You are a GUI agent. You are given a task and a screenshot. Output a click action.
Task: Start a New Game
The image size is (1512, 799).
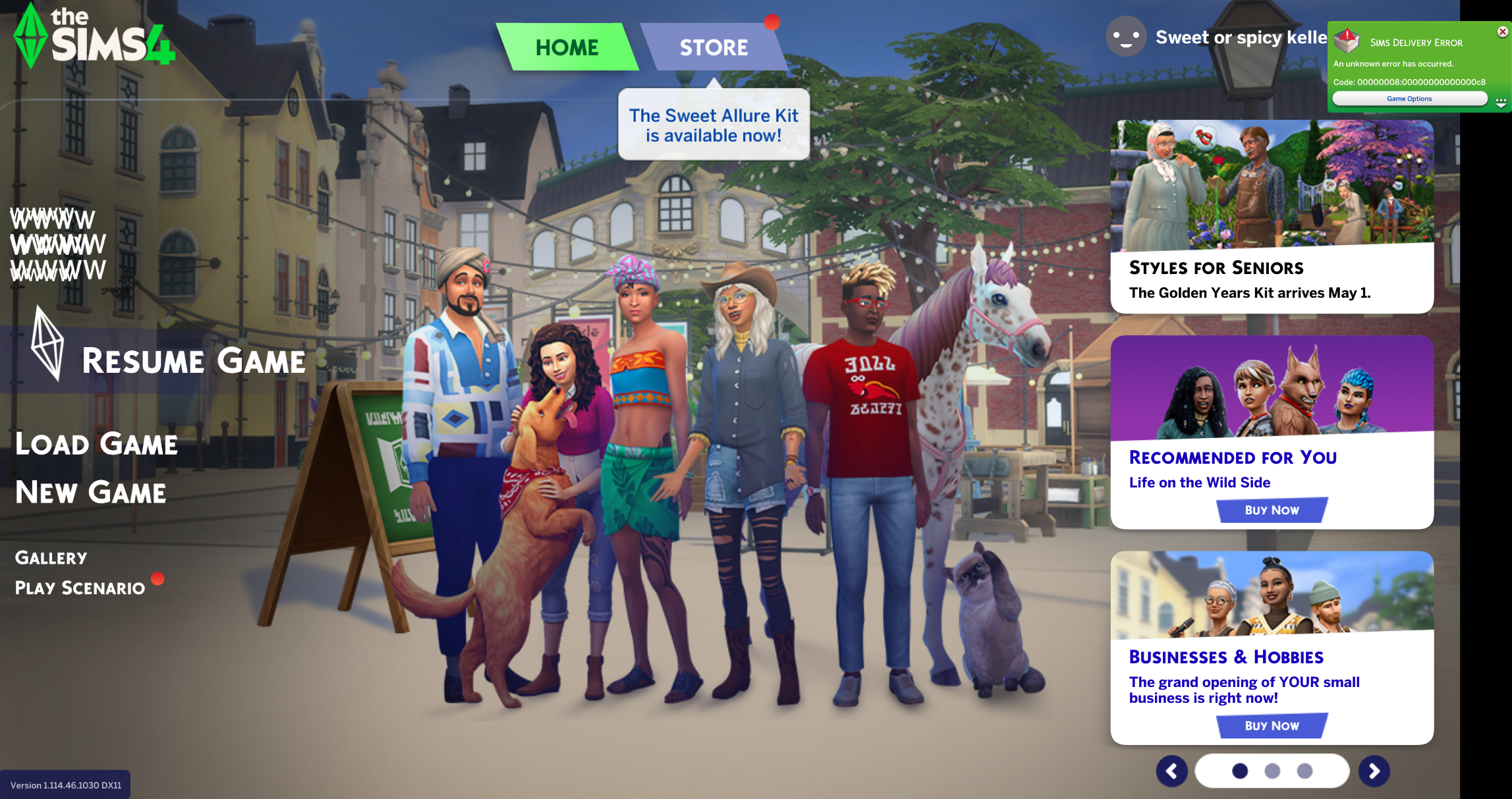91,493
